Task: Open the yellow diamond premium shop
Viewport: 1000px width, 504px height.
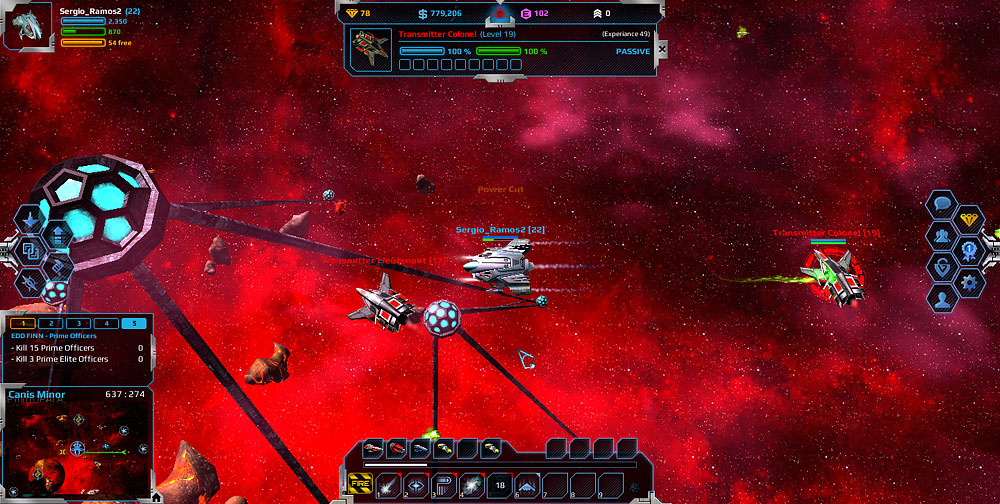Action: coord(970,219)
